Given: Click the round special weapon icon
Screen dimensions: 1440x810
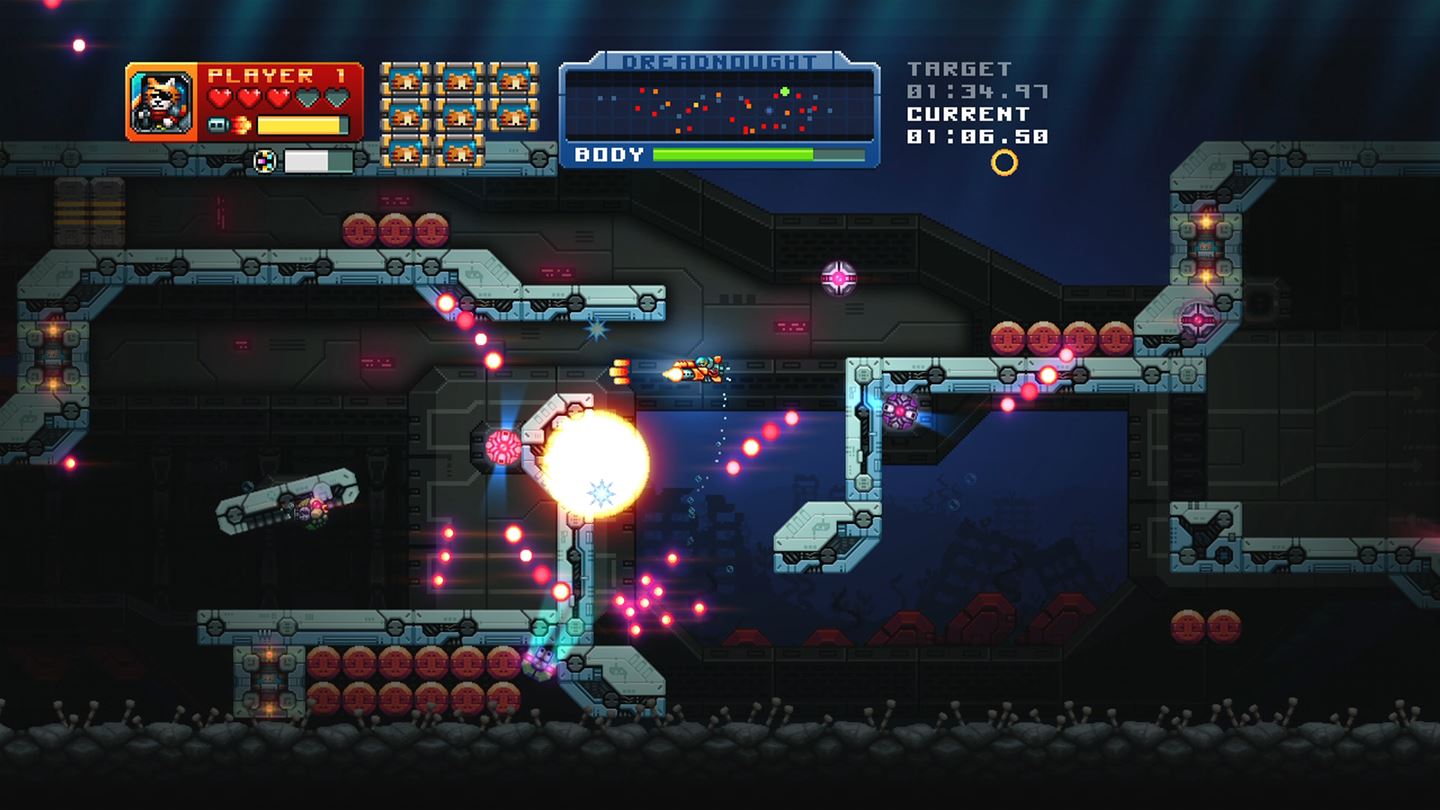Looking at the screenshot, I should (264, 160).
